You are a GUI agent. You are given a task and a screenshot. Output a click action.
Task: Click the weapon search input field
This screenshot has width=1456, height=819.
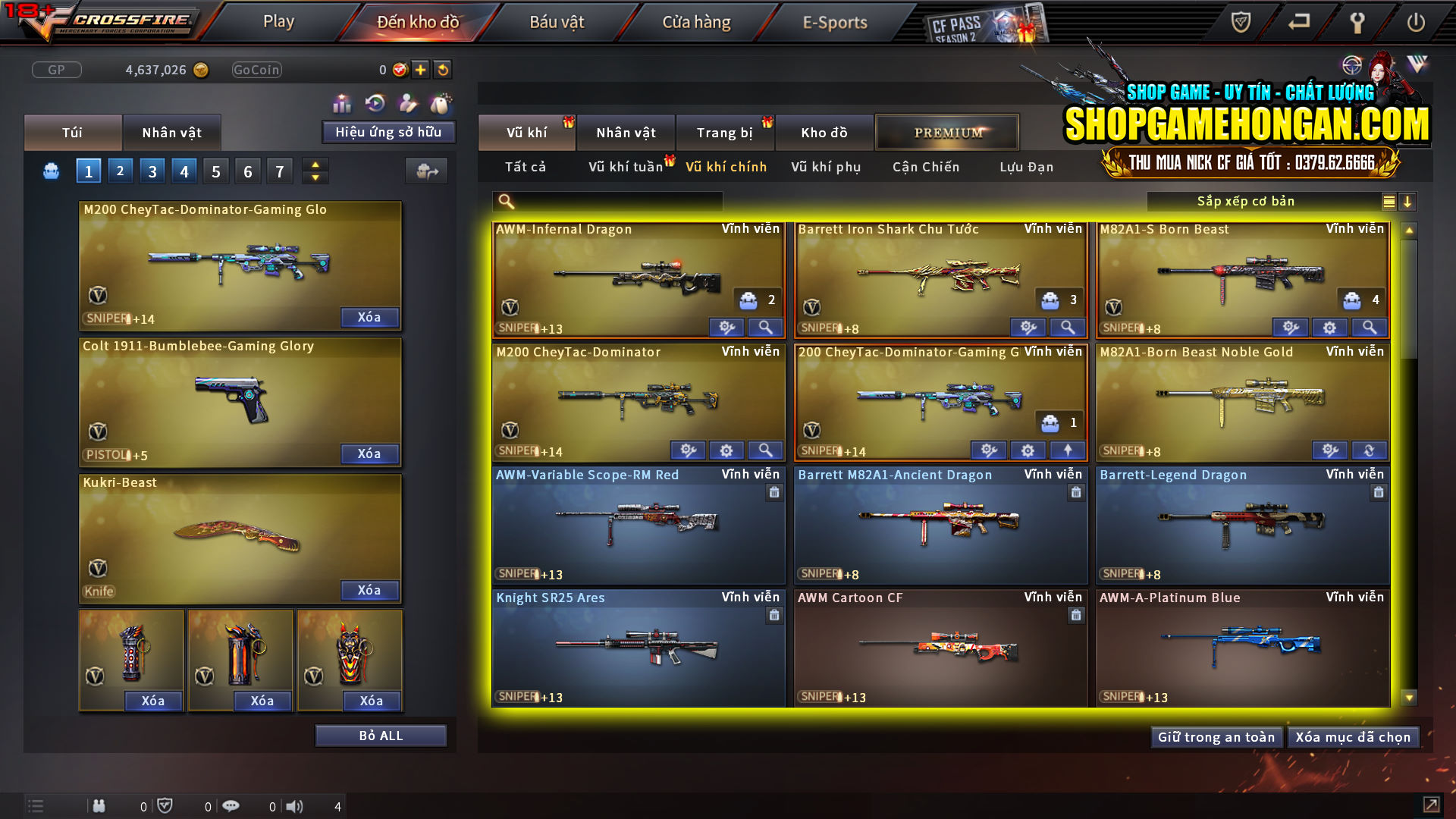607,201
